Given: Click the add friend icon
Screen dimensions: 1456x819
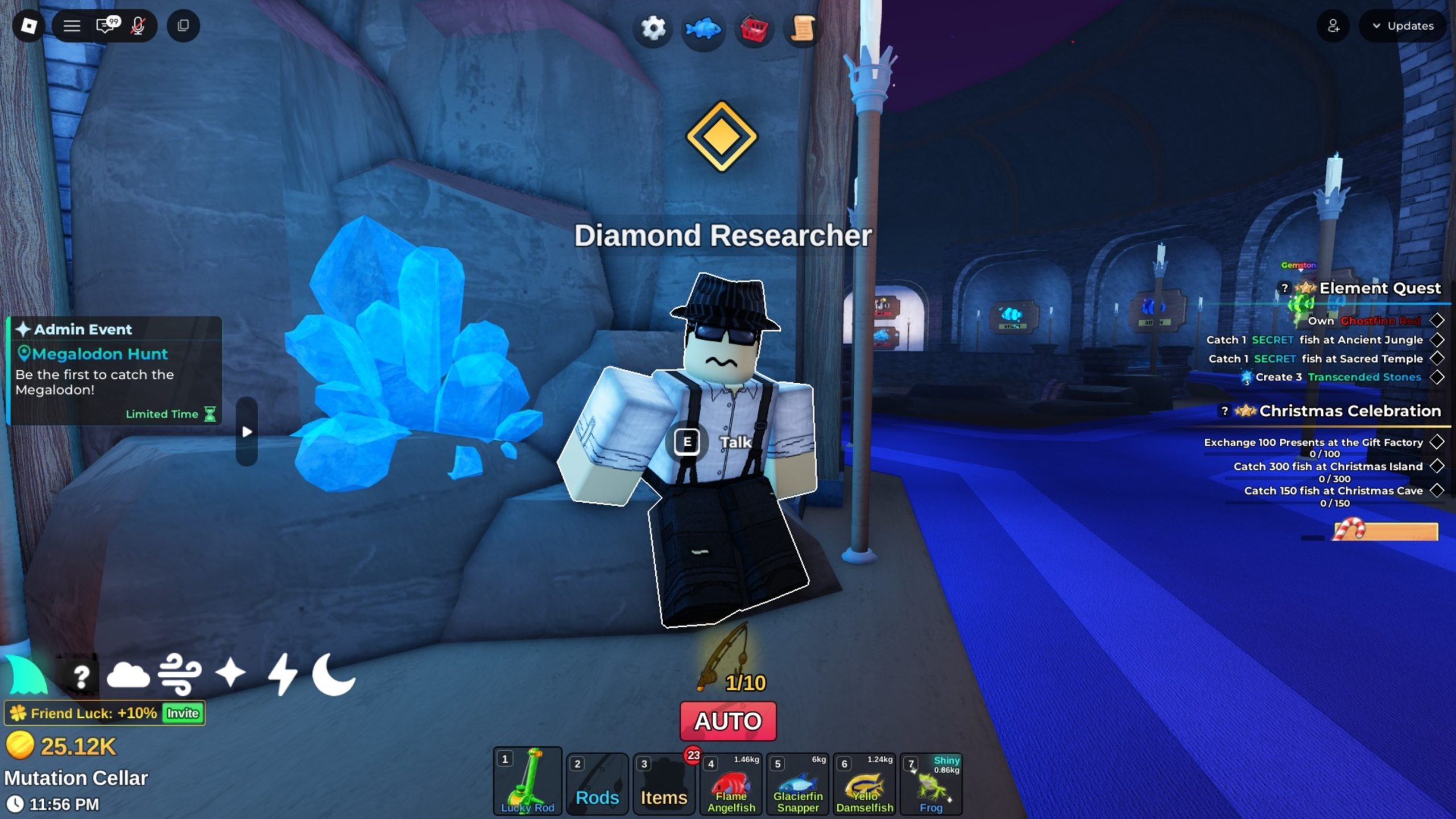Looking at the screenshot, I should (x=1333, y=26).
